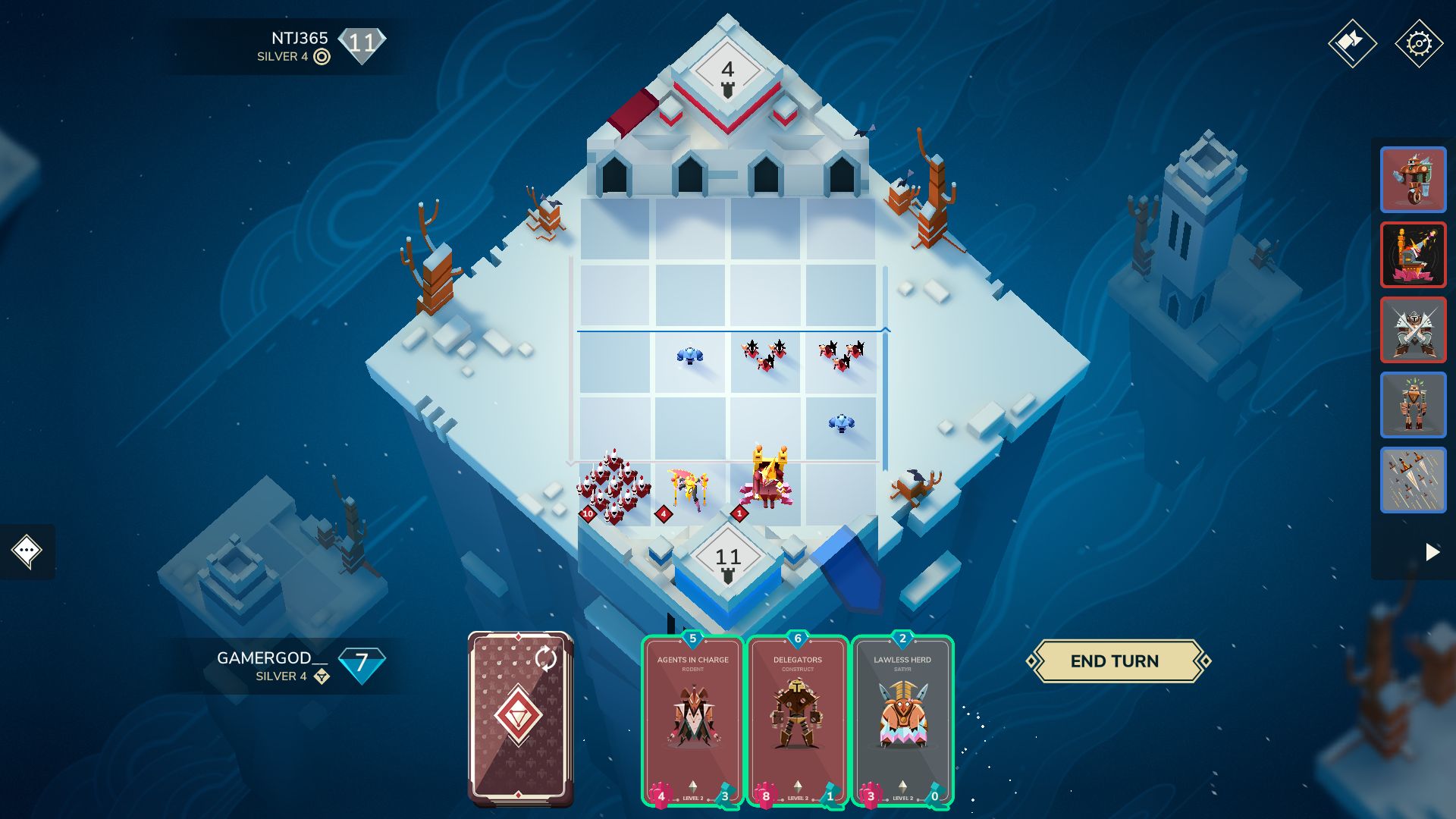The image size is (1456, 819).
Task: Select the golden dragon unit with 4 strength
Action: pos(686,485)
